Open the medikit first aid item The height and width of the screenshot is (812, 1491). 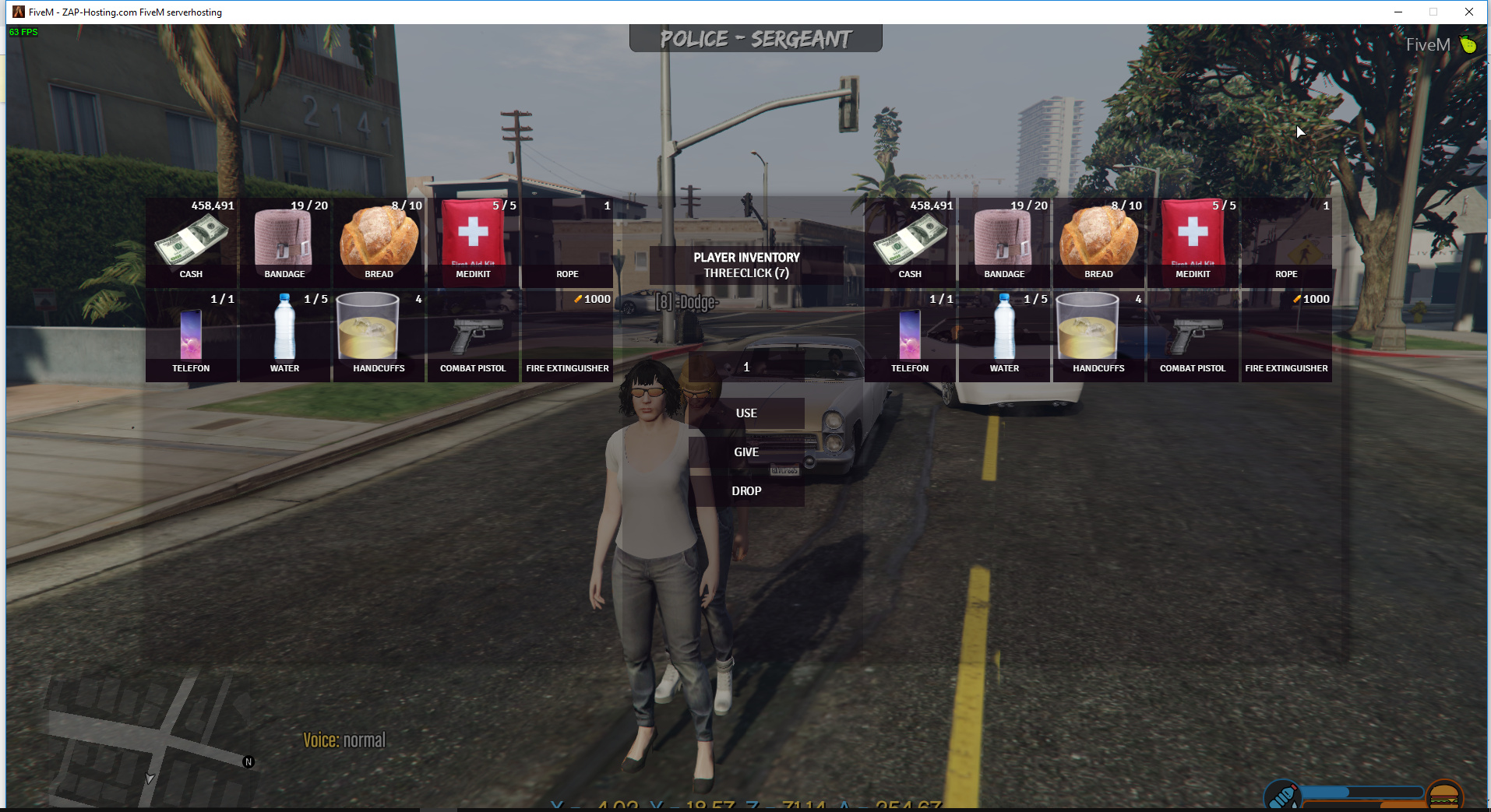(x=472, y=237)
